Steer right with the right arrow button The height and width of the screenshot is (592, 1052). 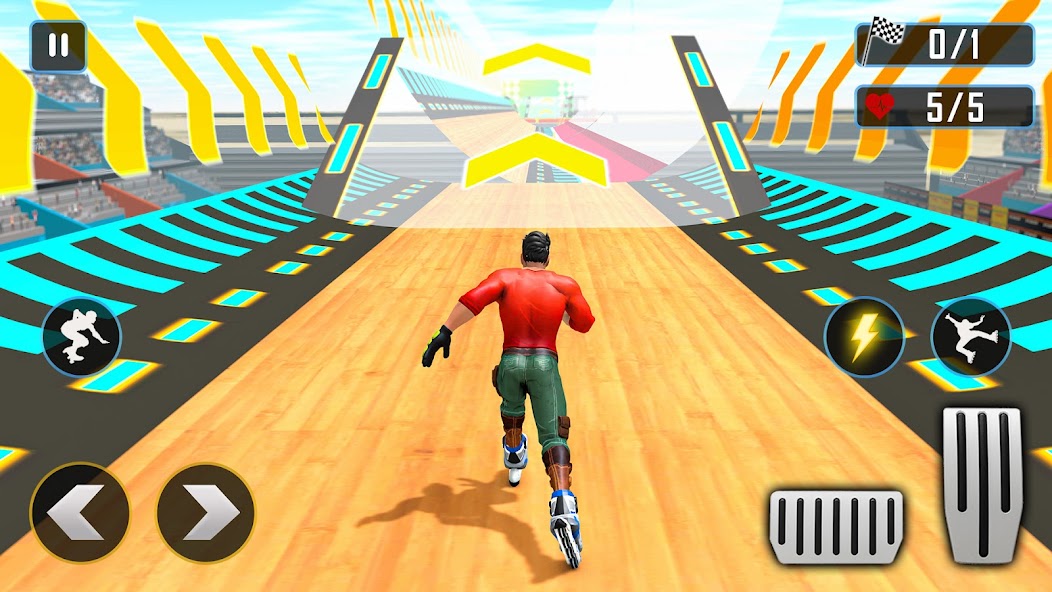(206, 513)
